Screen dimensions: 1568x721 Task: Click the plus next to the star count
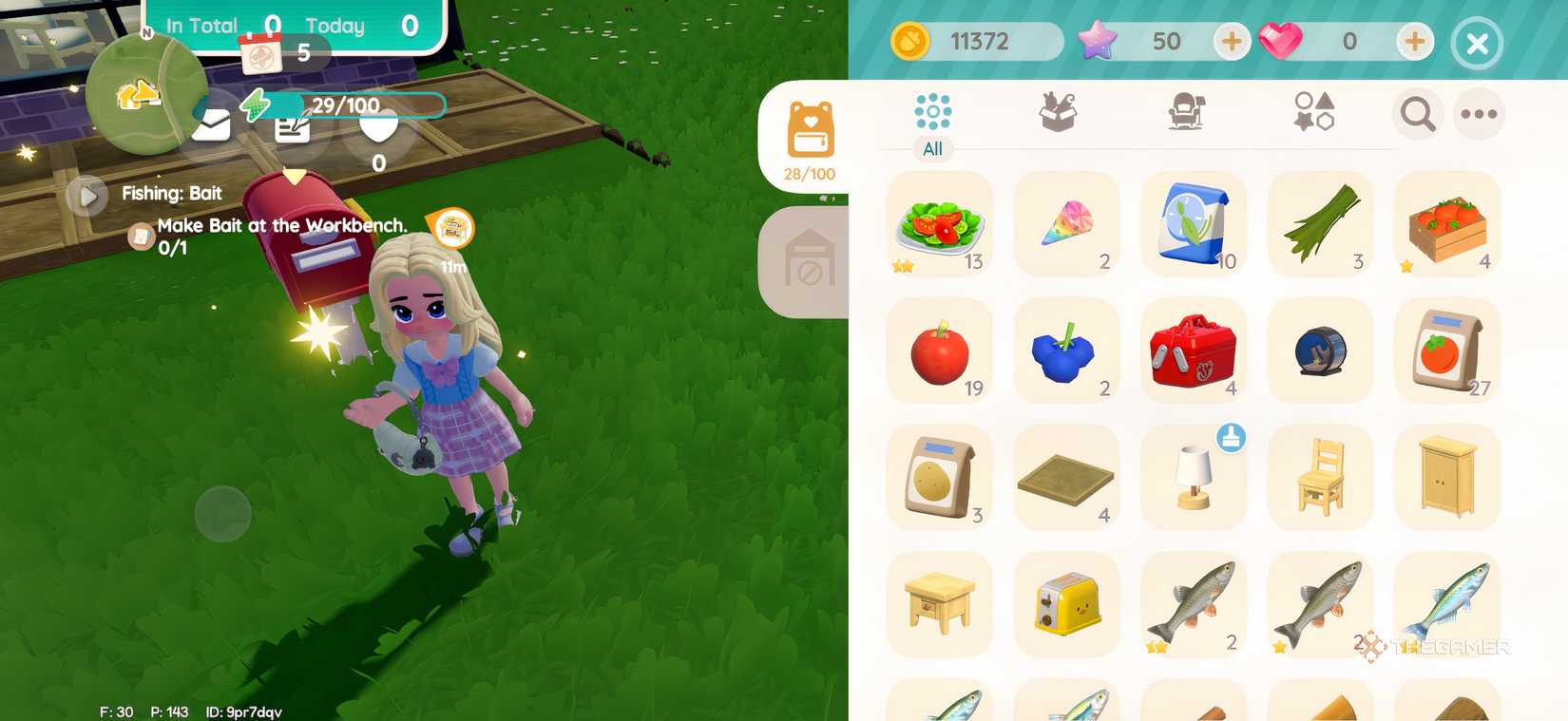tap(1233, 42)
